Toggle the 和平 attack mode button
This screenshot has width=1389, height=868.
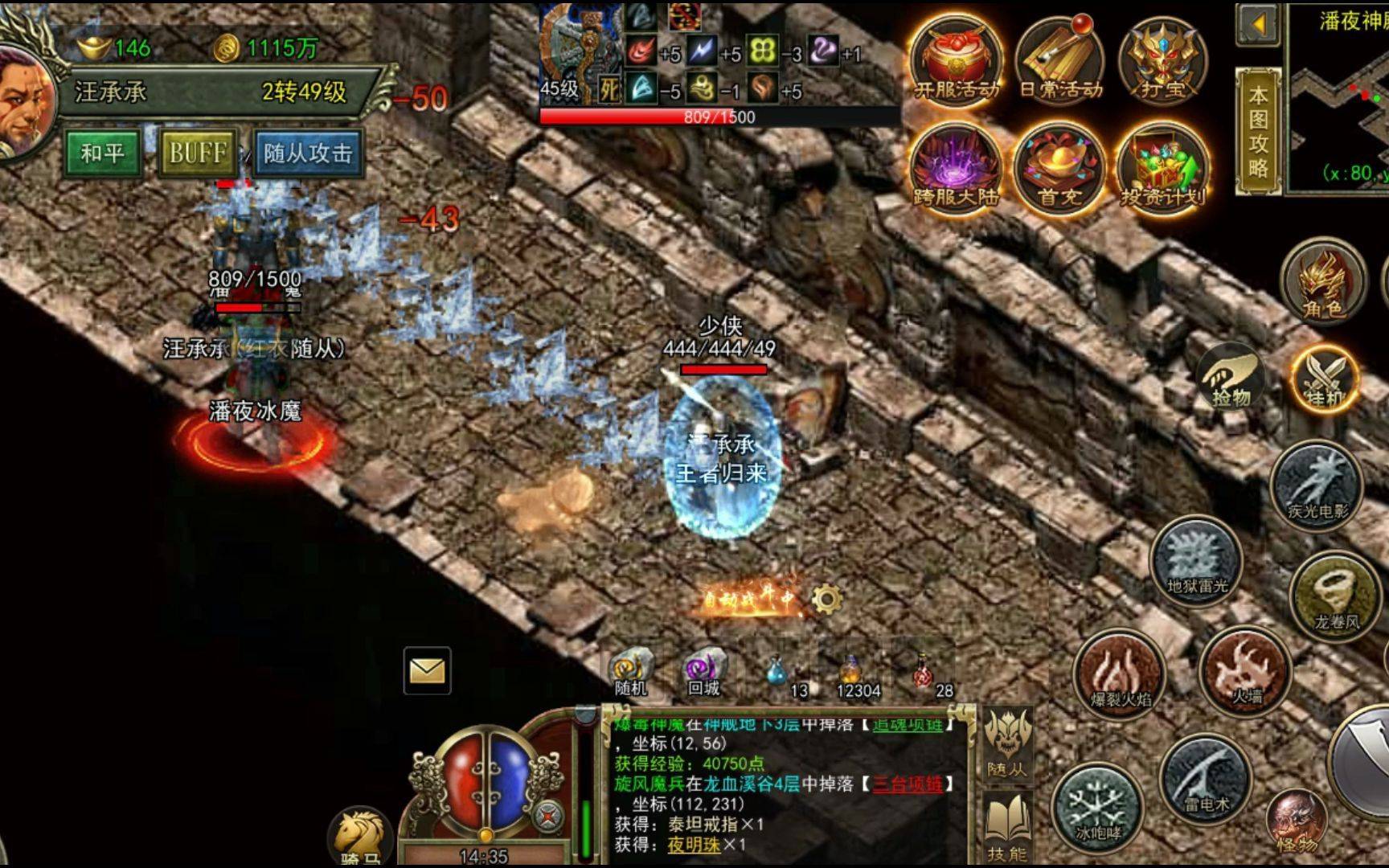[102, 153]
